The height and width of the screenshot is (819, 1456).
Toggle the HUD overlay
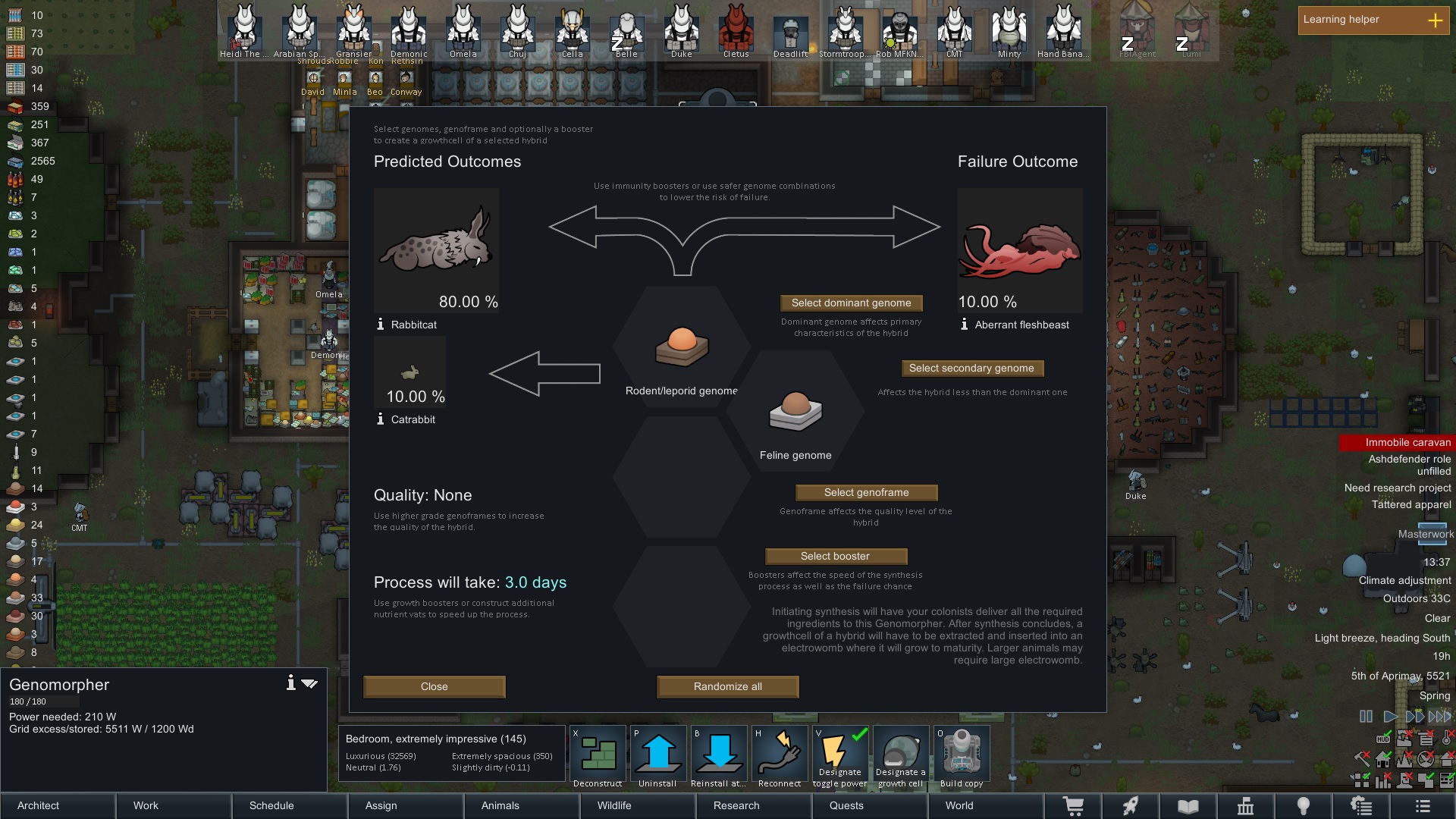tap(1383, 737)
